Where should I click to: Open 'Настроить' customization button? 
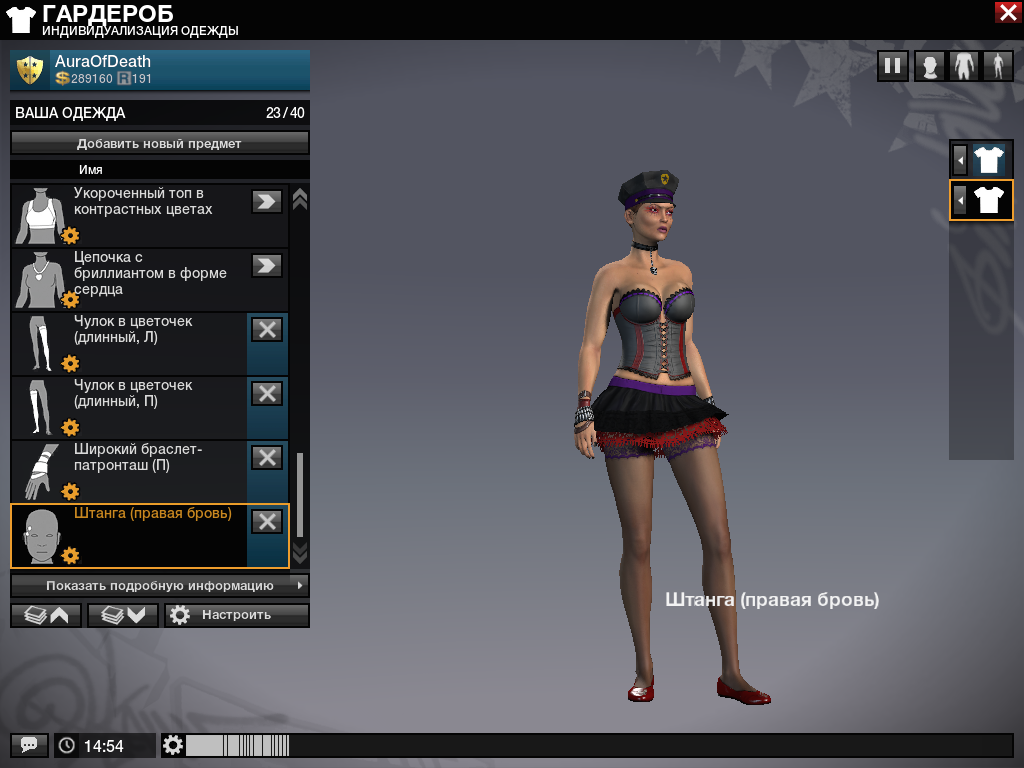[x=237, y=615]
